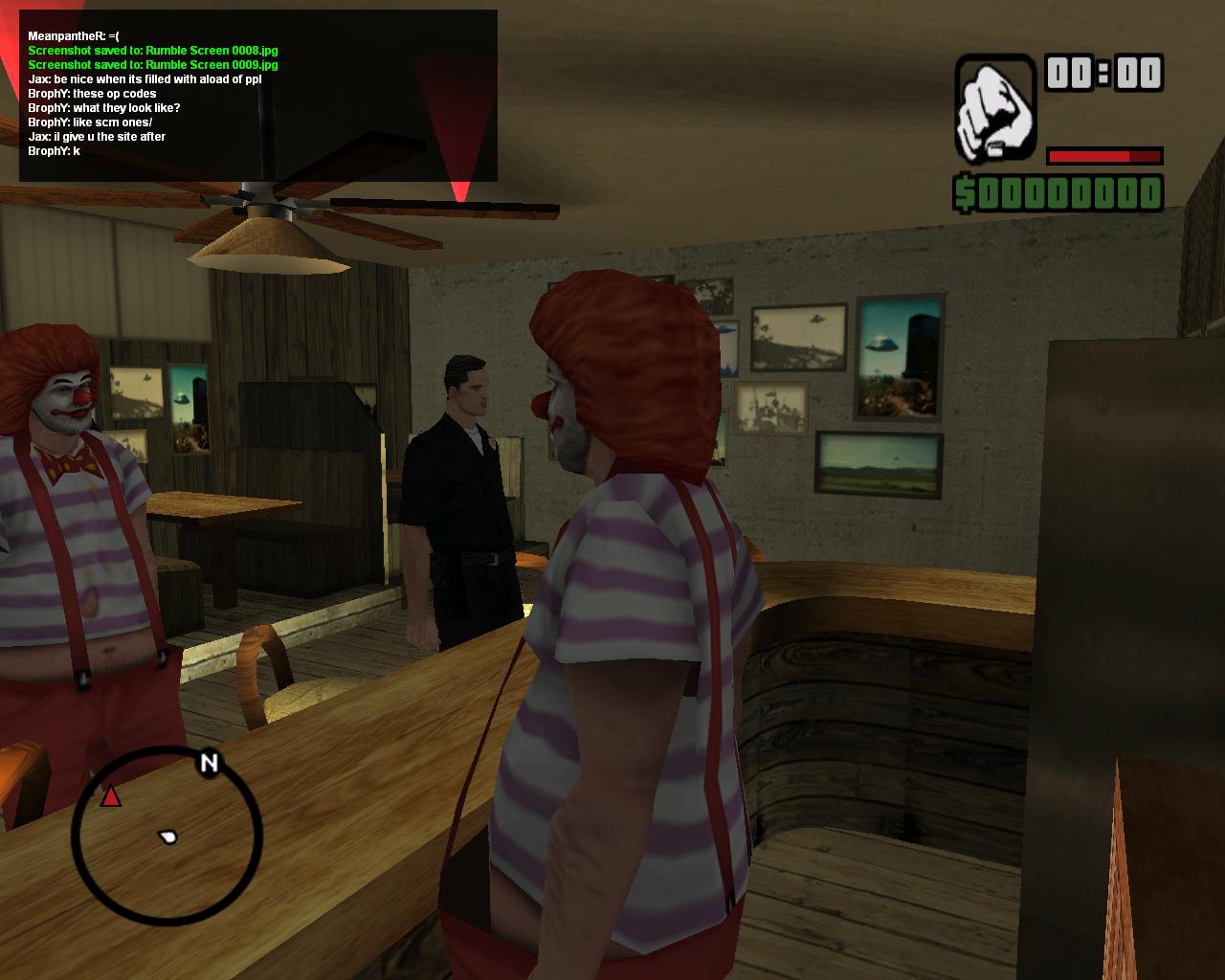The width and height of the screenshot is (1225, 980).
Task: Select the red triangle marker on radar
Action: [111, 796]
